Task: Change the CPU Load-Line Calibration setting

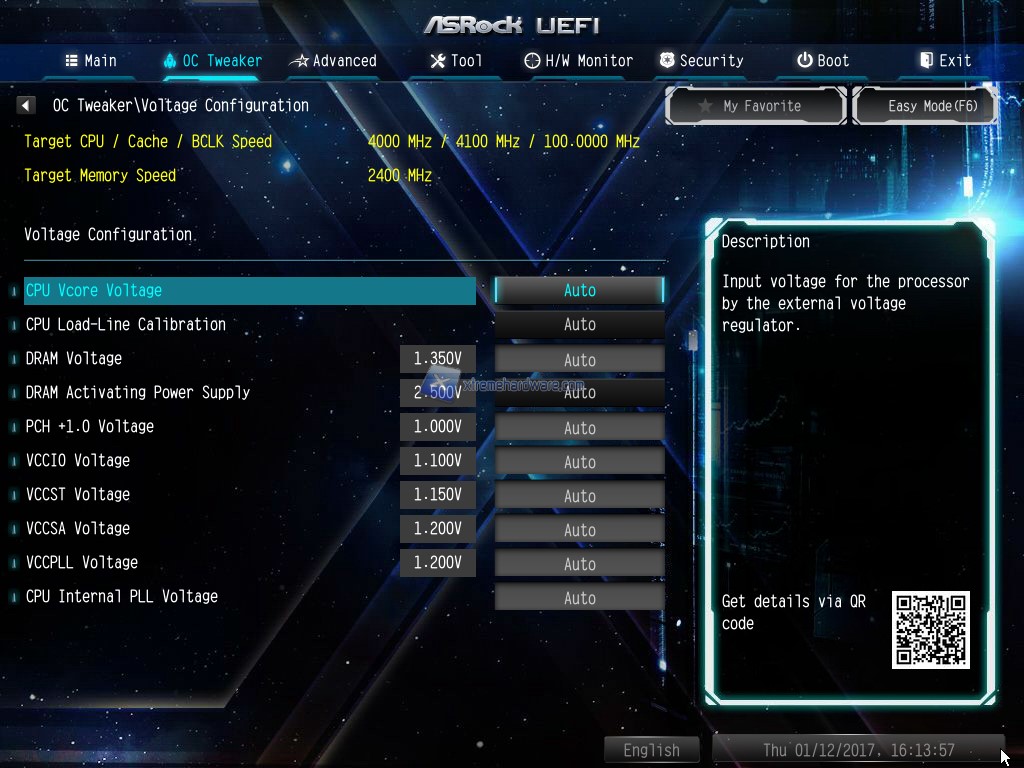Action: pos(579,324)
